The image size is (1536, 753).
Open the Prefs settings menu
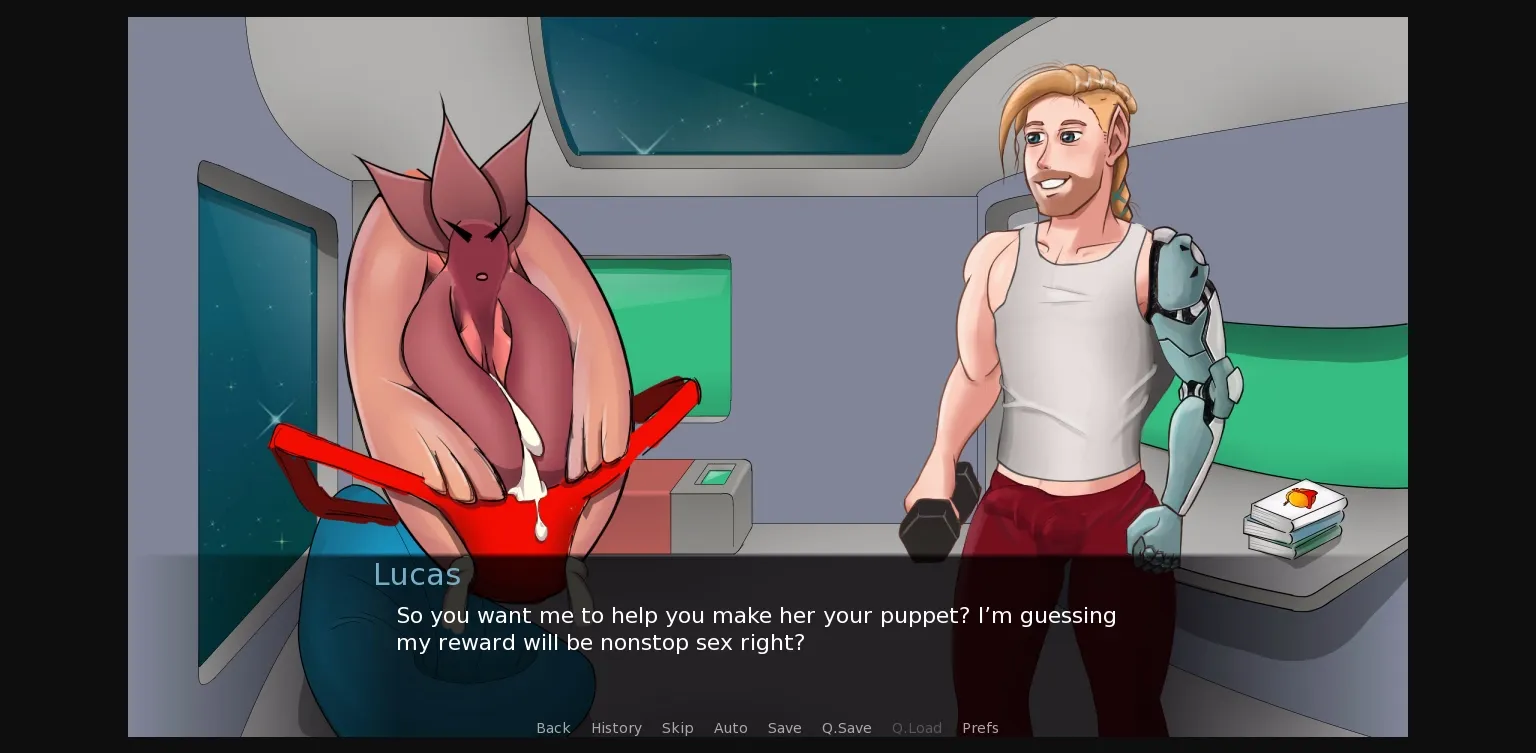point(980,728)
